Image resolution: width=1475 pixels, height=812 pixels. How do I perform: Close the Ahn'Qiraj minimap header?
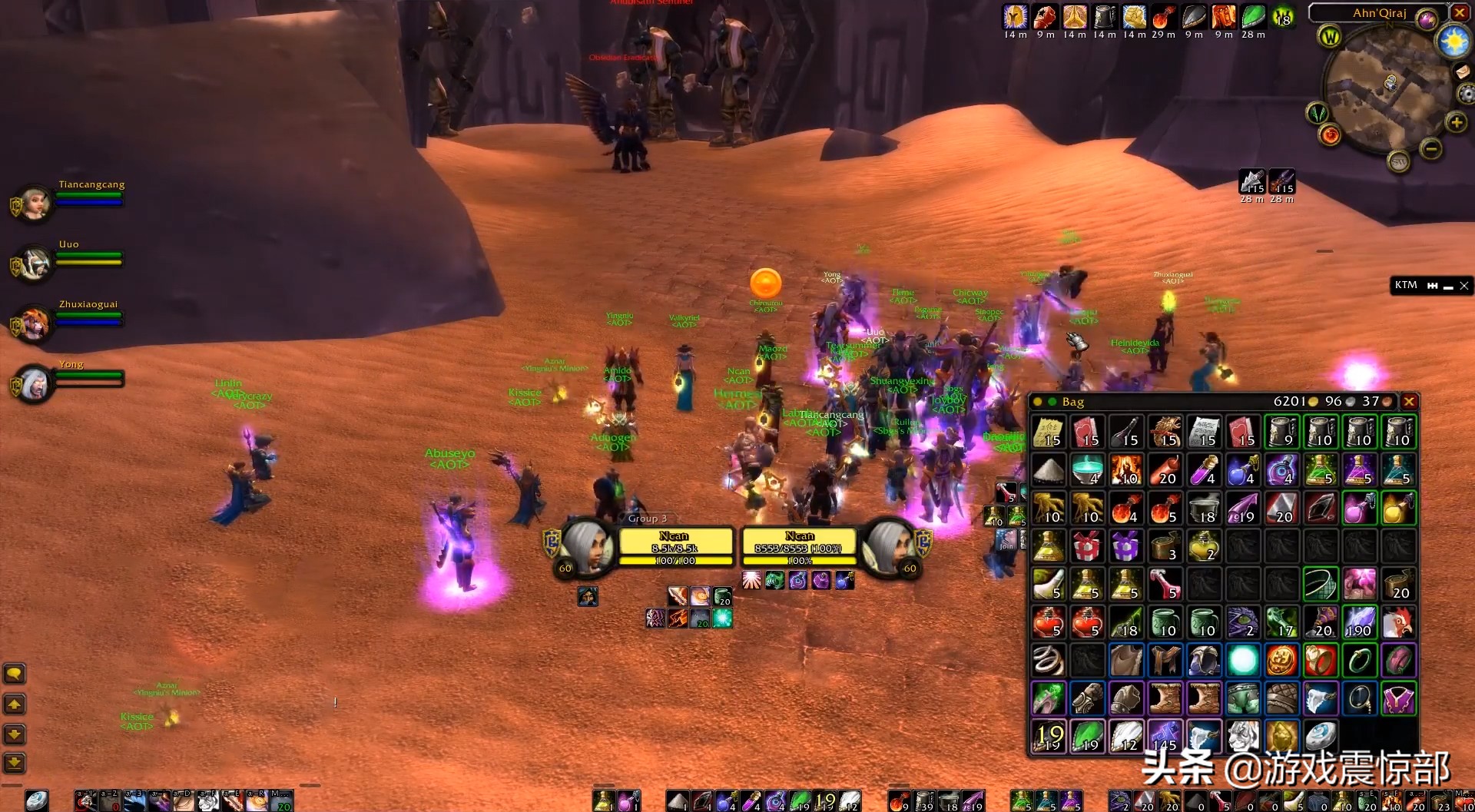click(1460, 13)
